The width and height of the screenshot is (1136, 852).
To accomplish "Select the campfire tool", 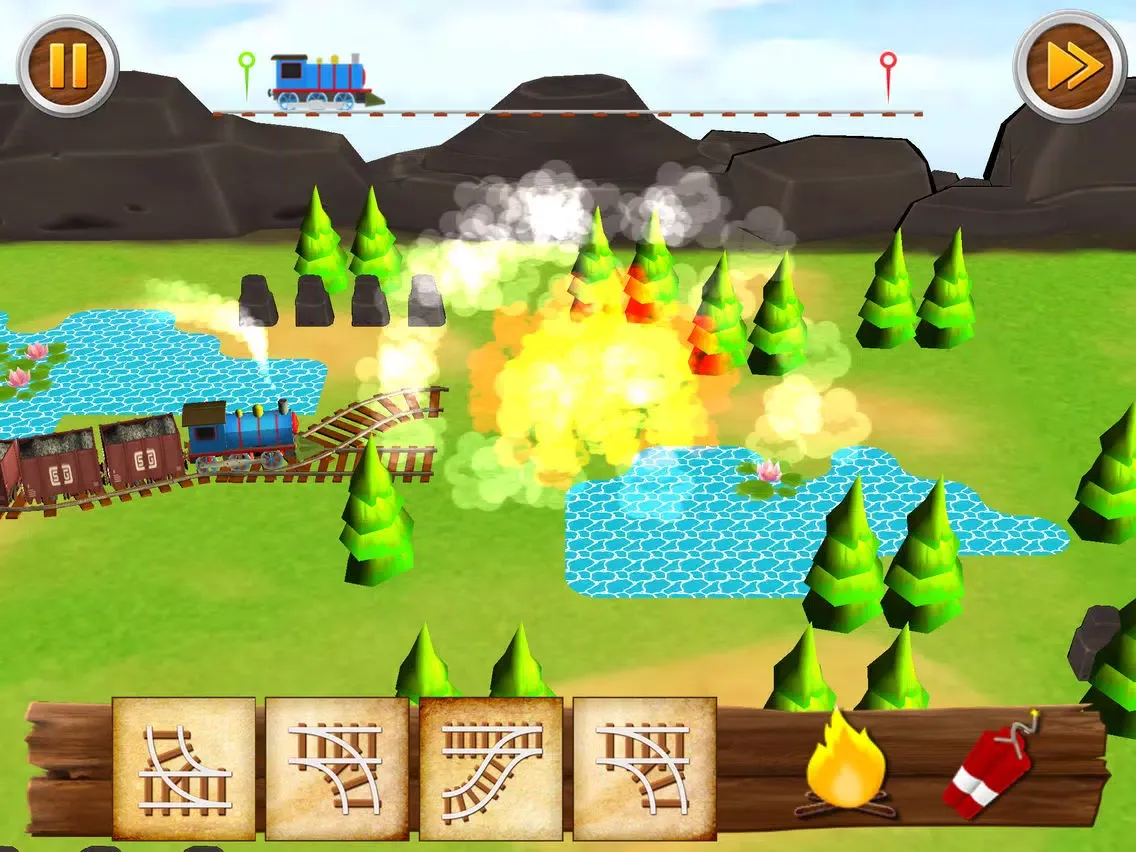I will 845,766.
